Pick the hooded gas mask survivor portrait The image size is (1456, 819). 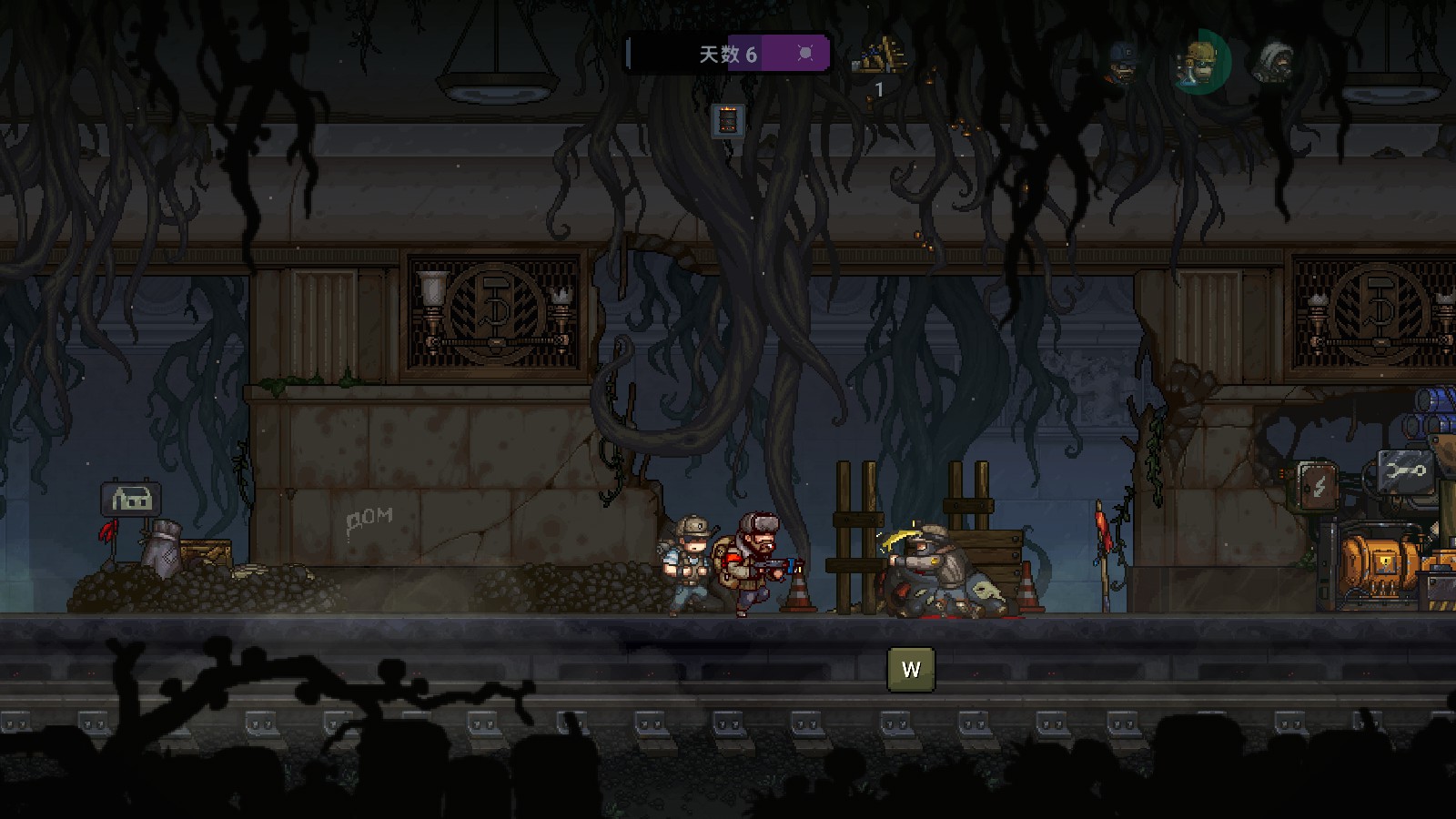tap(1272, 62)
